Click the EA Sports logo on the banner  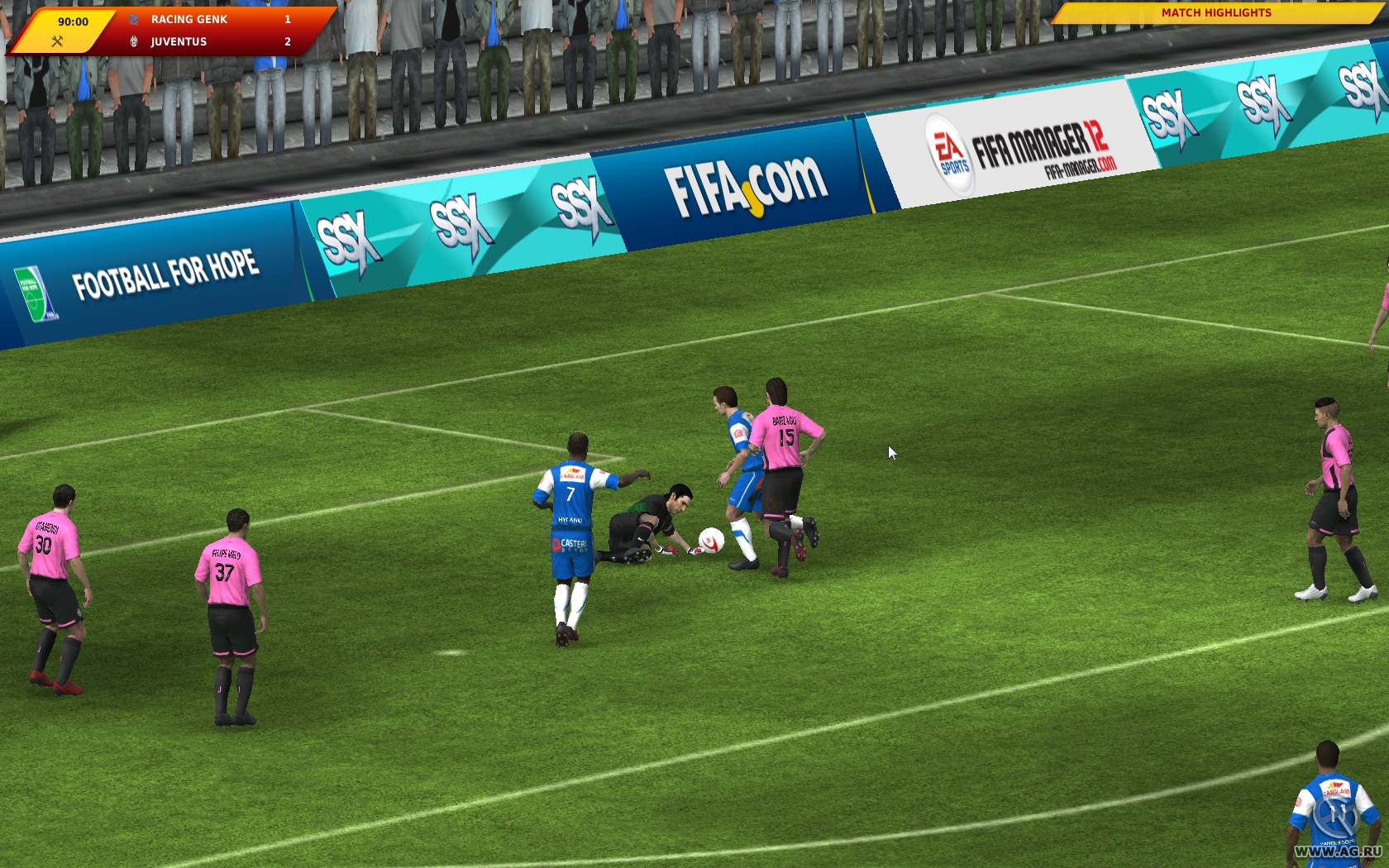point(949,149)
